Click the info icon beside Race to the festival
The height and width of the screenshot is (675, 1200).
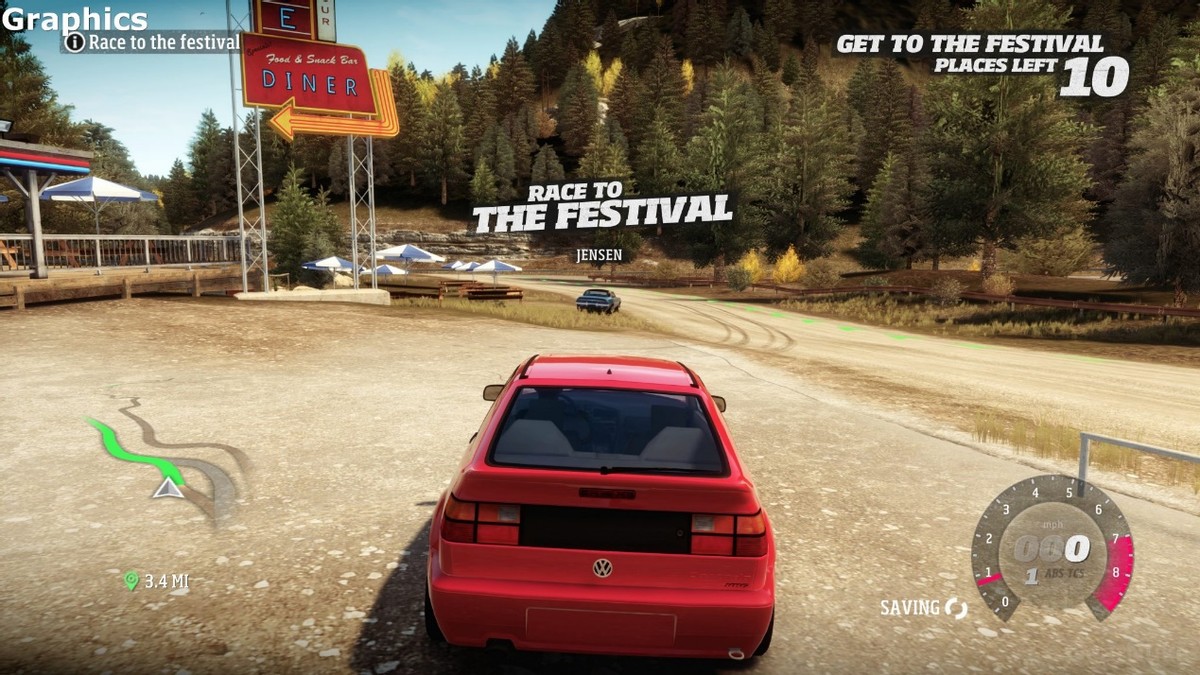75,42
